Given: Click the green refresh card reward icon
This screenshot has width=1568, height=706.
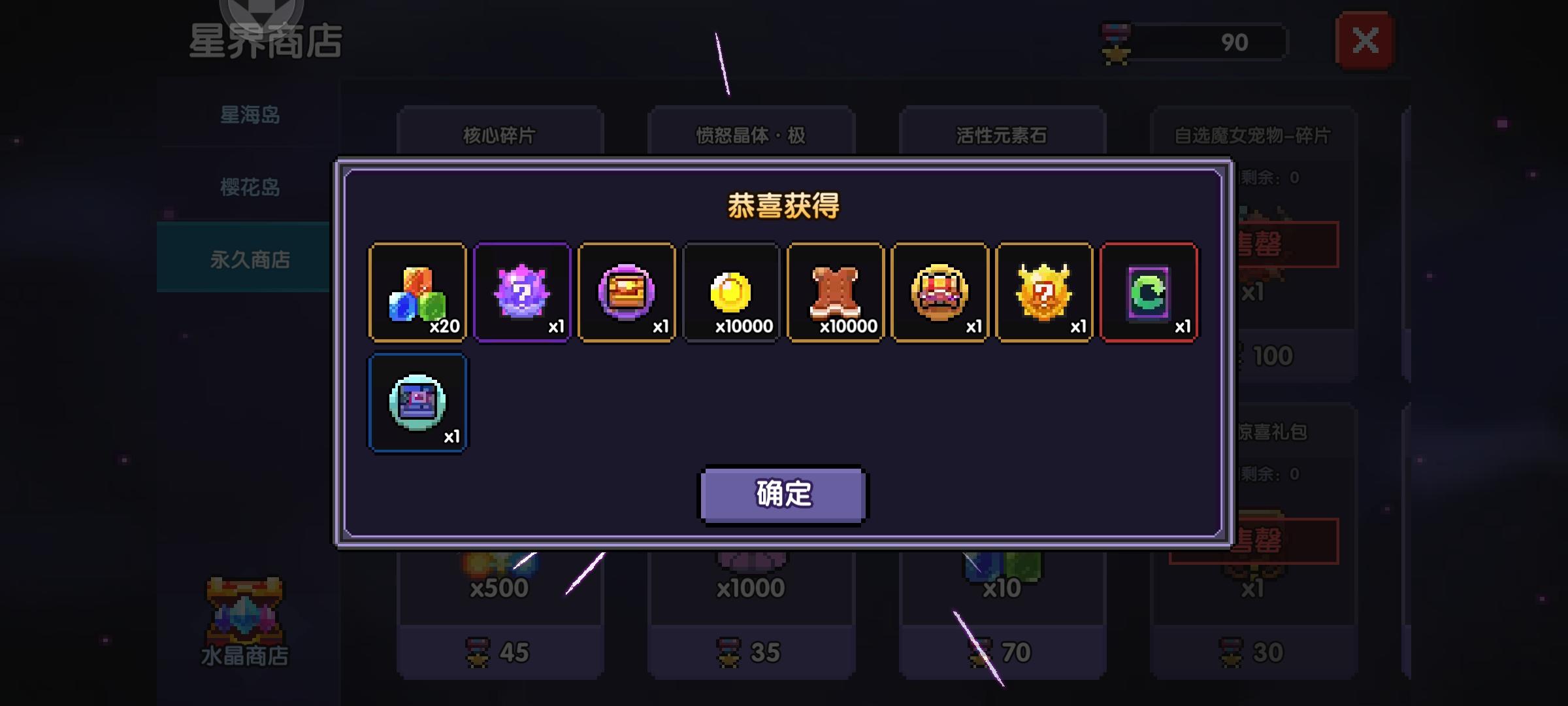Looking at the screenshot, I should [1149, 293].
